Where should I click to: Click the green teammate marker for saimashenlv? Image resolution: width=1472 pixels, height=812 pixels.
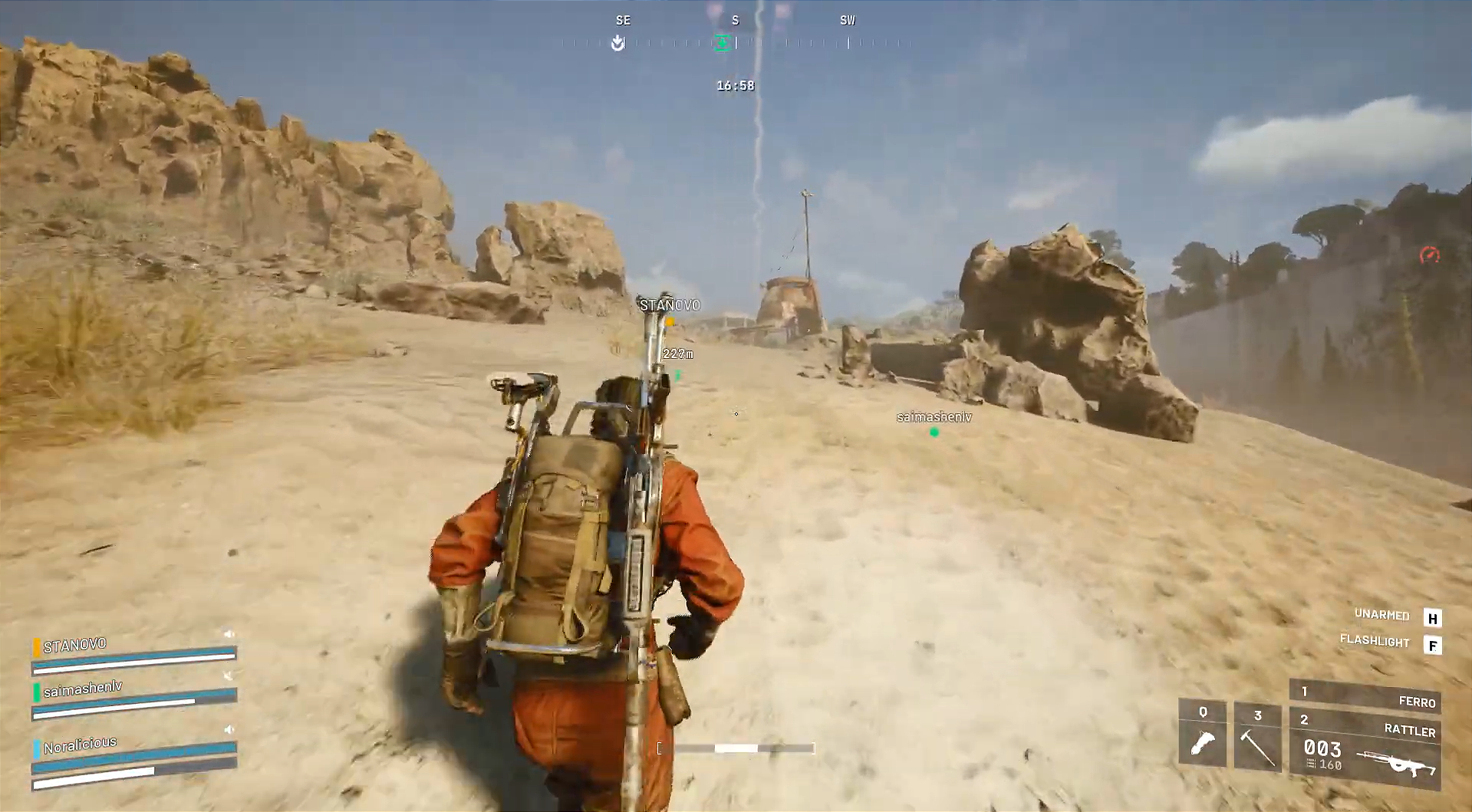(934, 431)
